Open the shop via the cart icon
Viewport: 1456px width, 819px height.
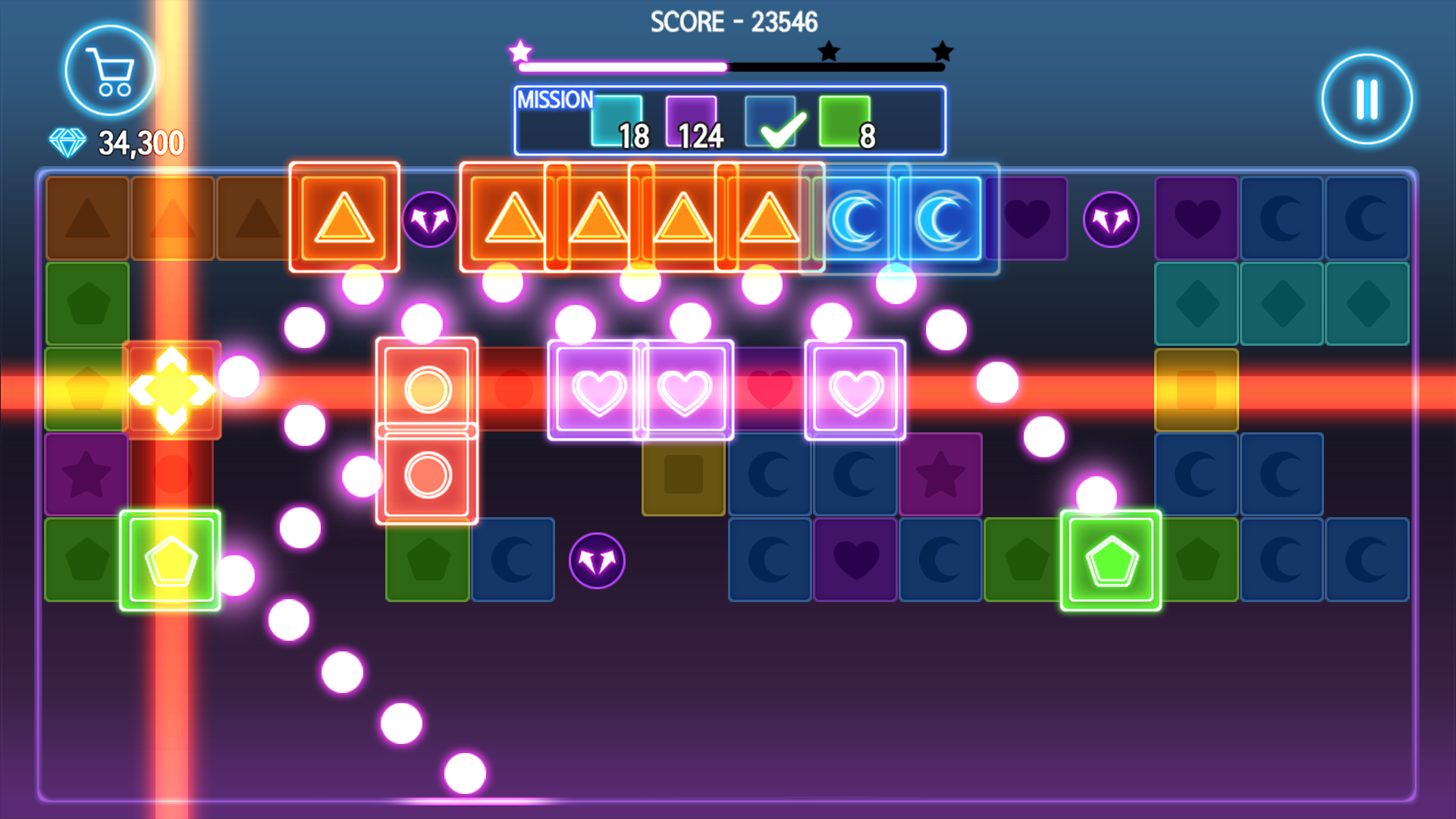(x=108, y=69)
